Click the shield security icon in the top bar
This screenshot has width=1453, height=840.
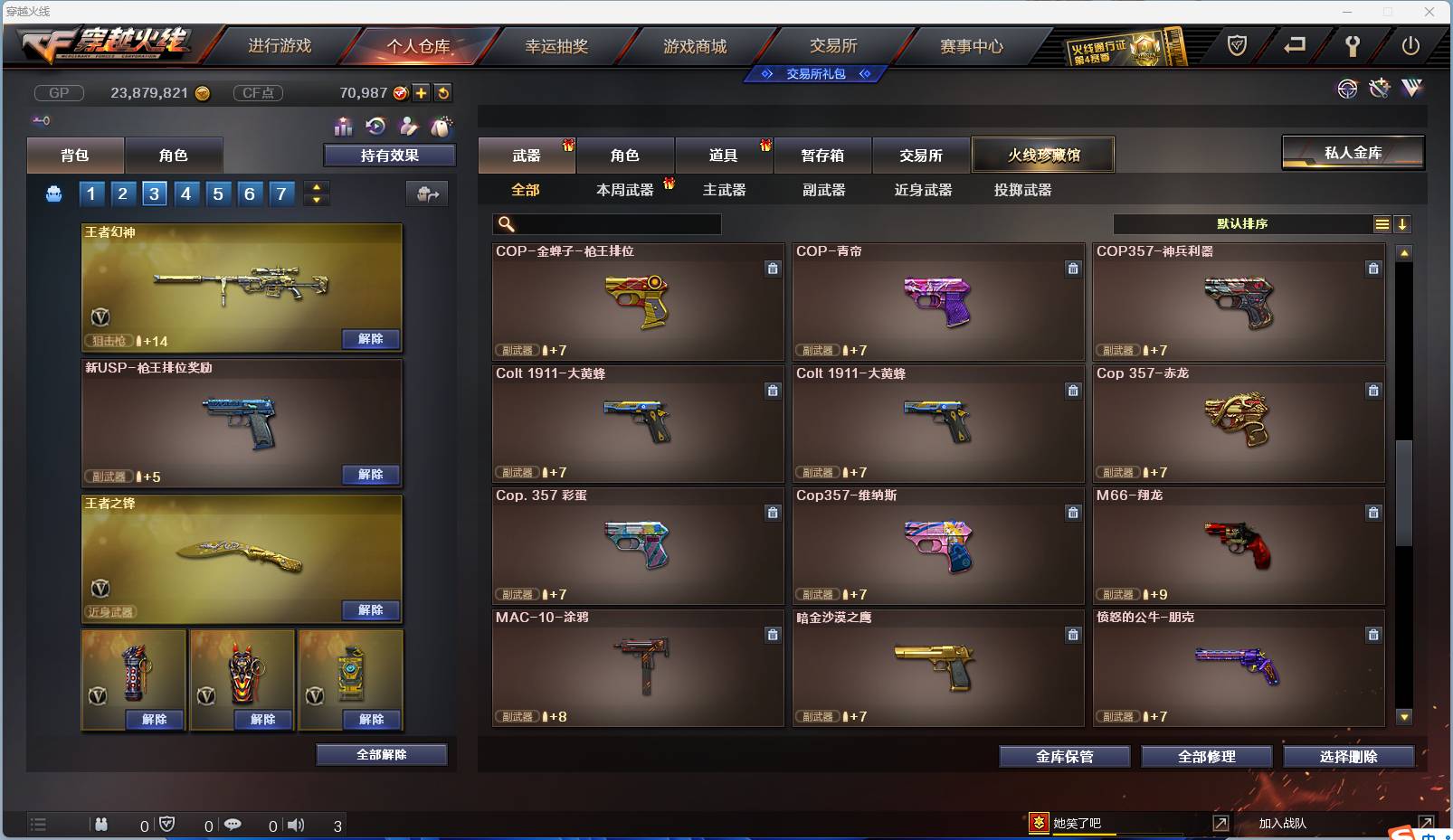[x=1238, y=43]
